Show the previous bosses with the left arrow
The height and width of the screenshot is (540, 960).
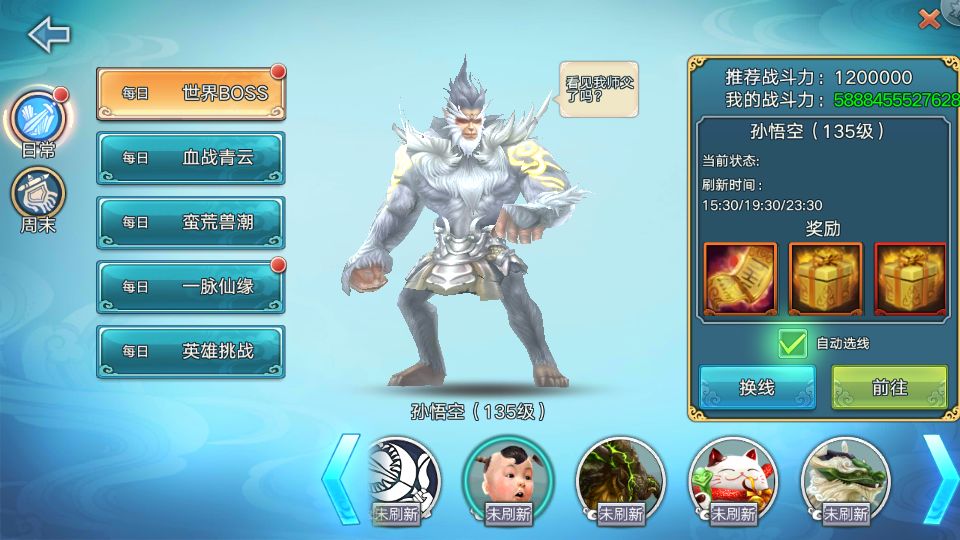[x=339, y=478]
